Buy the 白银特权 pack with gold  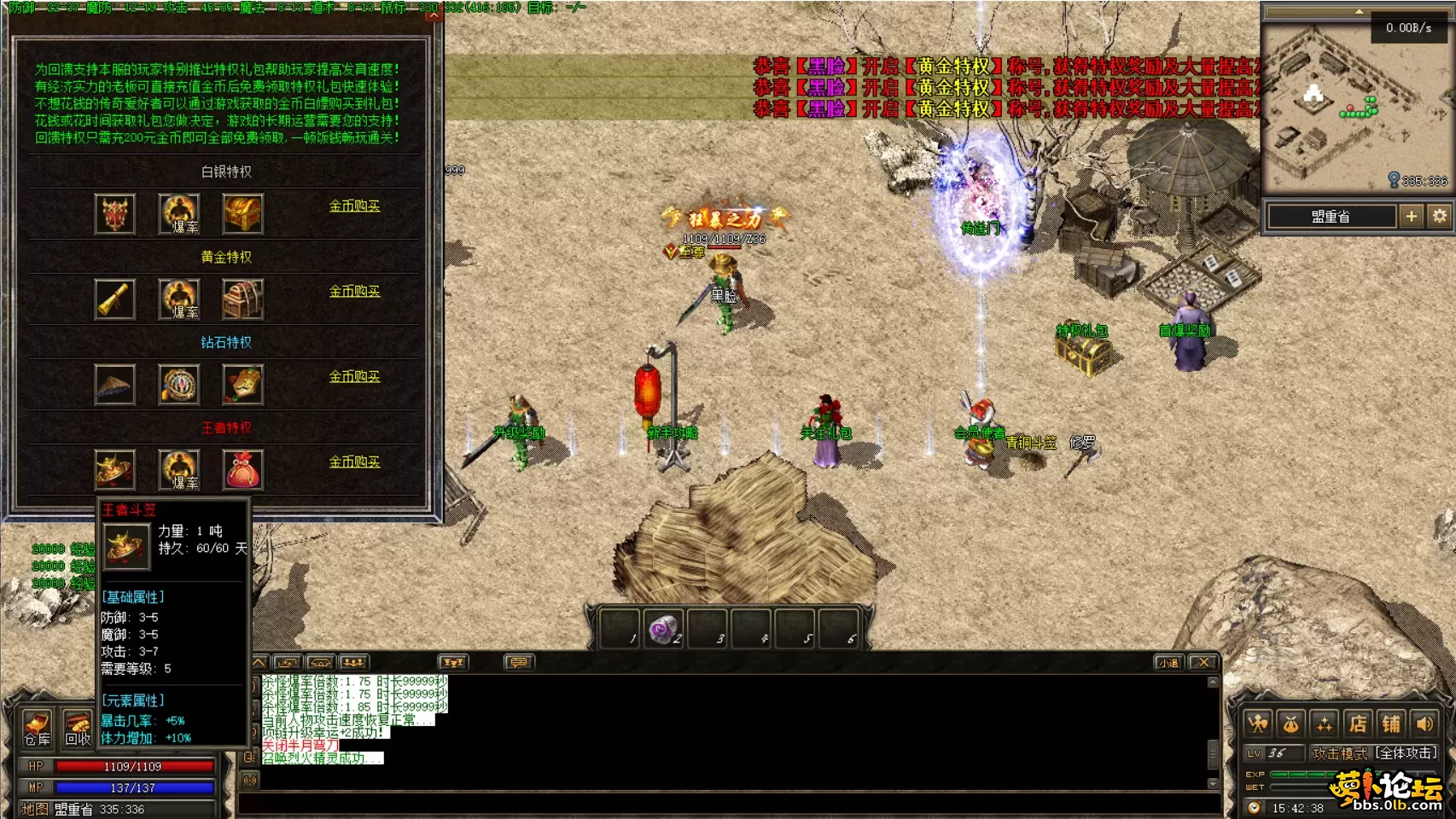tap(354, 206)
